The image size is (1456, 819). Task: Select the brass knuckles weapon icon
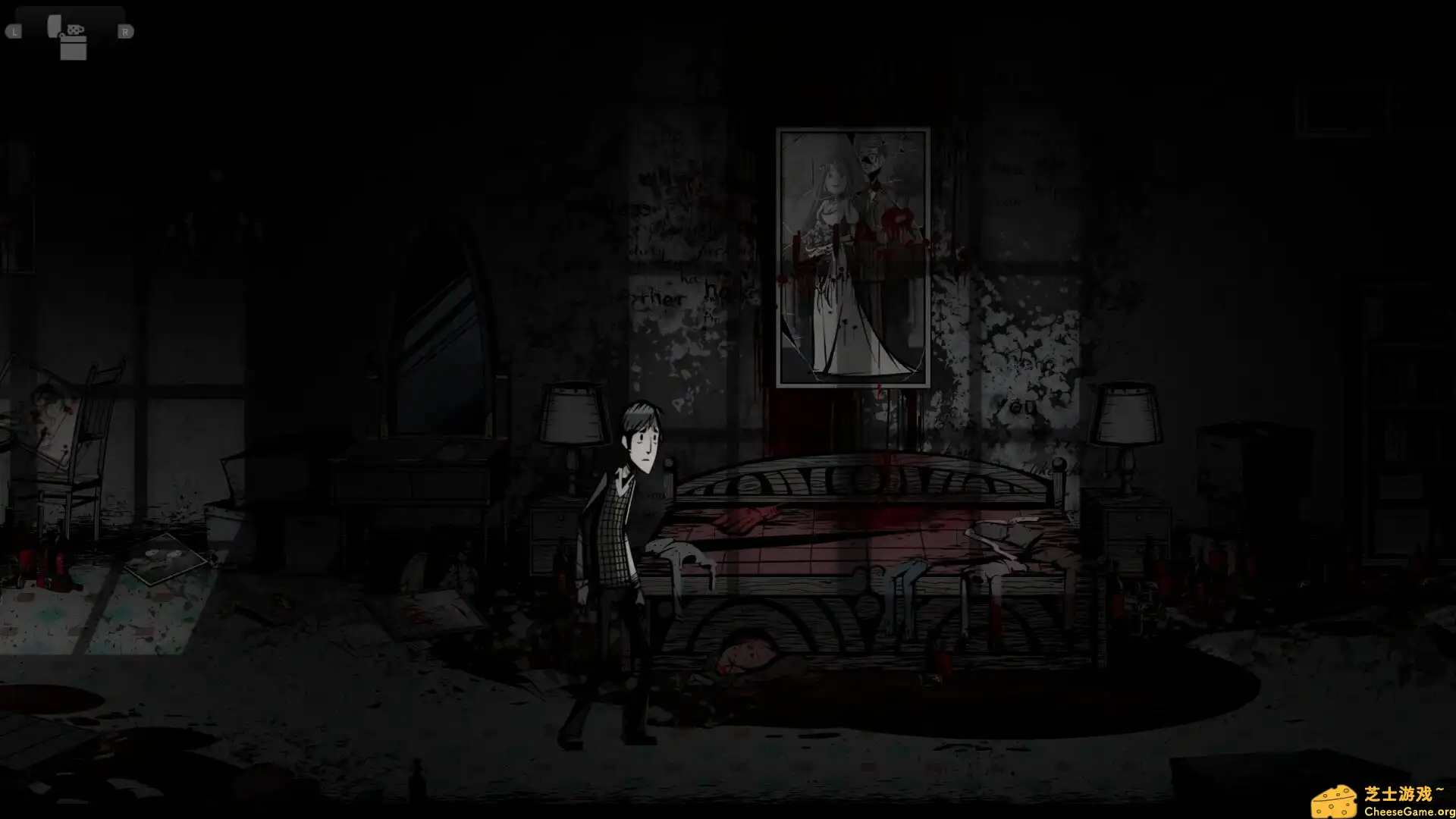pyautogui.click(x=74, y=29)
